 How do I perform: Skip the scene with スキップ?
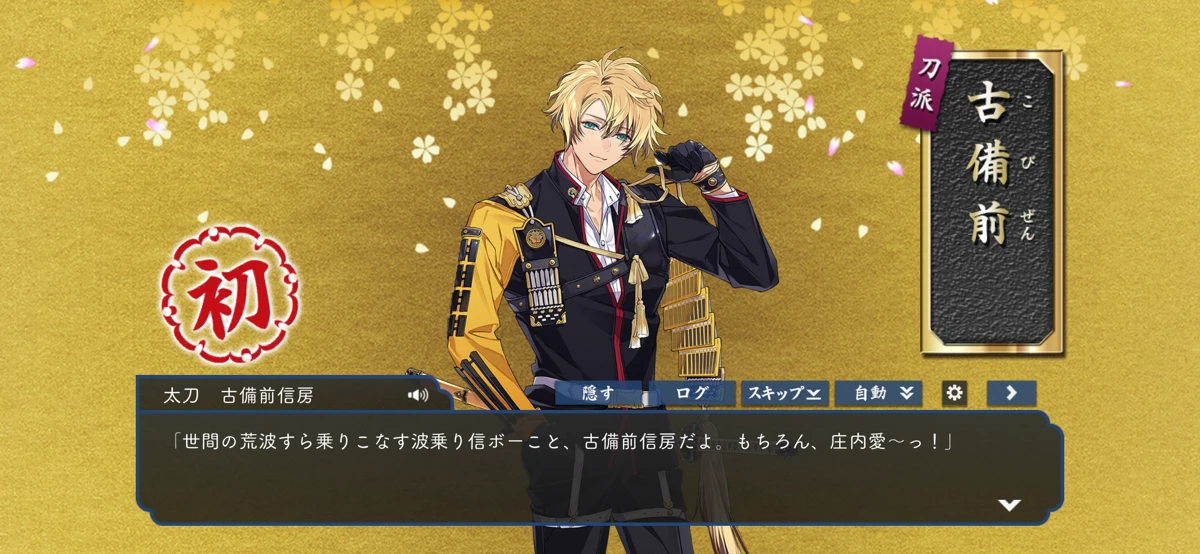(x=784, y=393)
